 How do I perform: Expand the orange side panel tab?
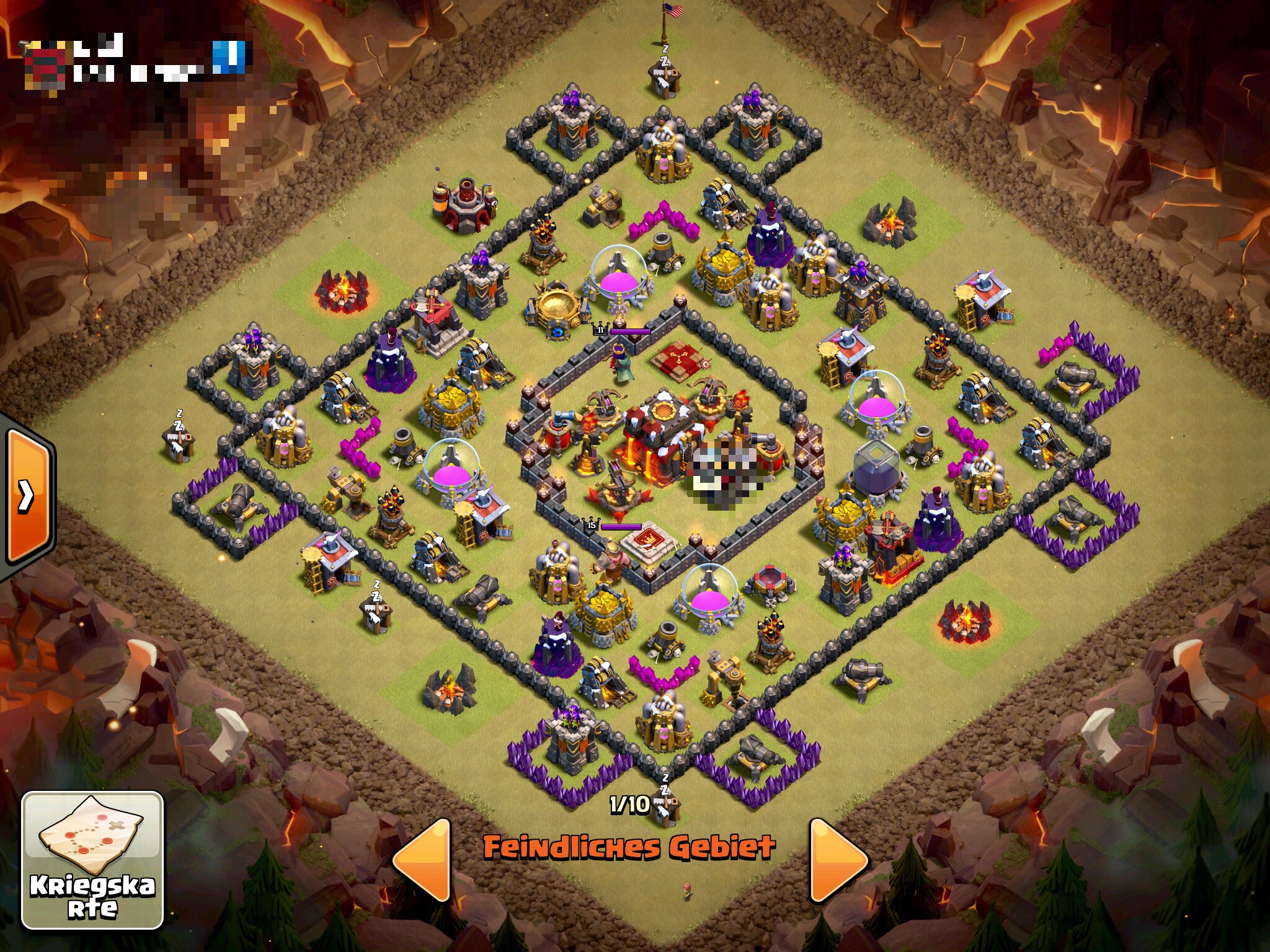tap(27, 496)
